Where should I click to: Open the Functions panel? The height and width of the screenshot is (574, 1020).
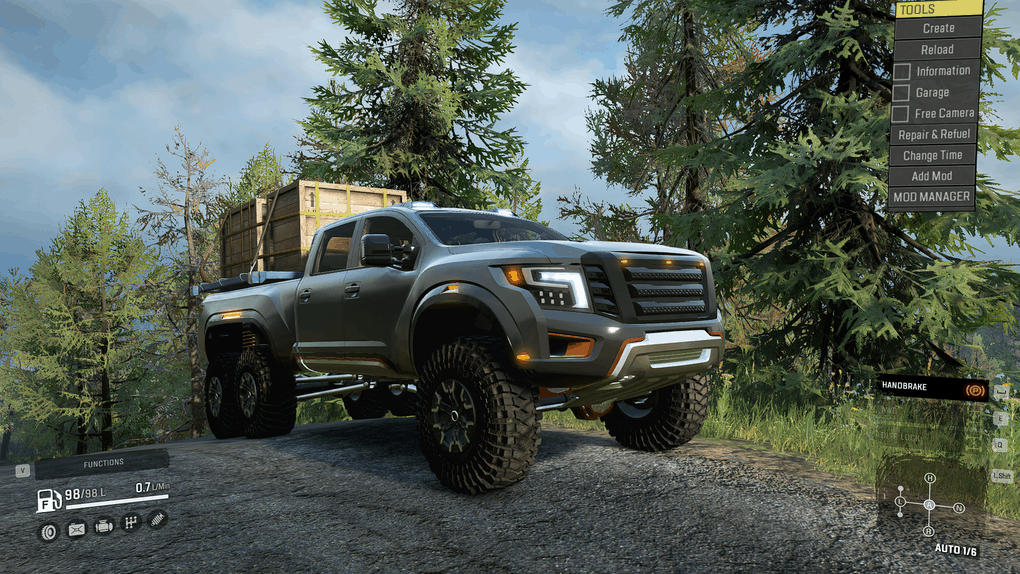[x=102, y=463]
